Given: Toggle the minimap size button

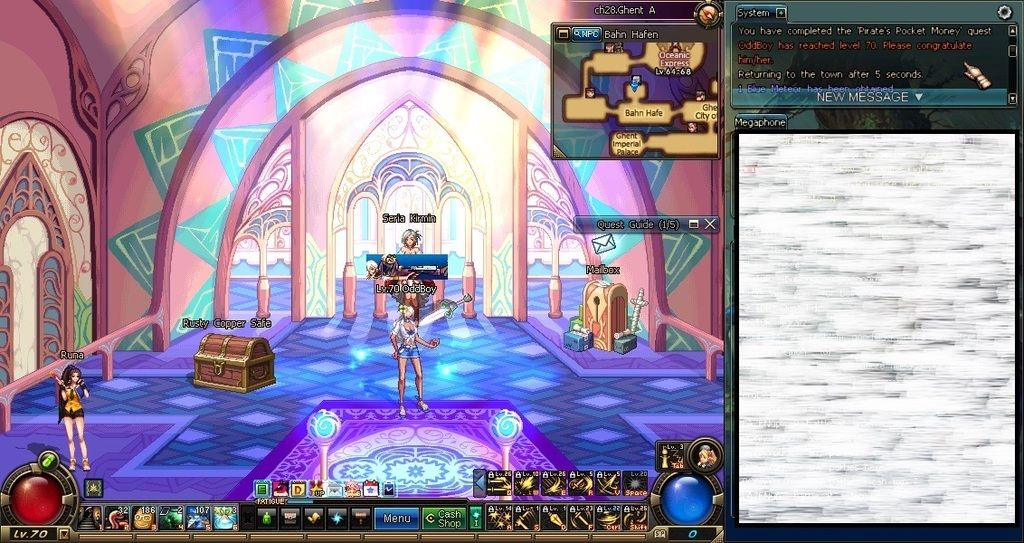Looking at the screenshot, I should 563,33.
